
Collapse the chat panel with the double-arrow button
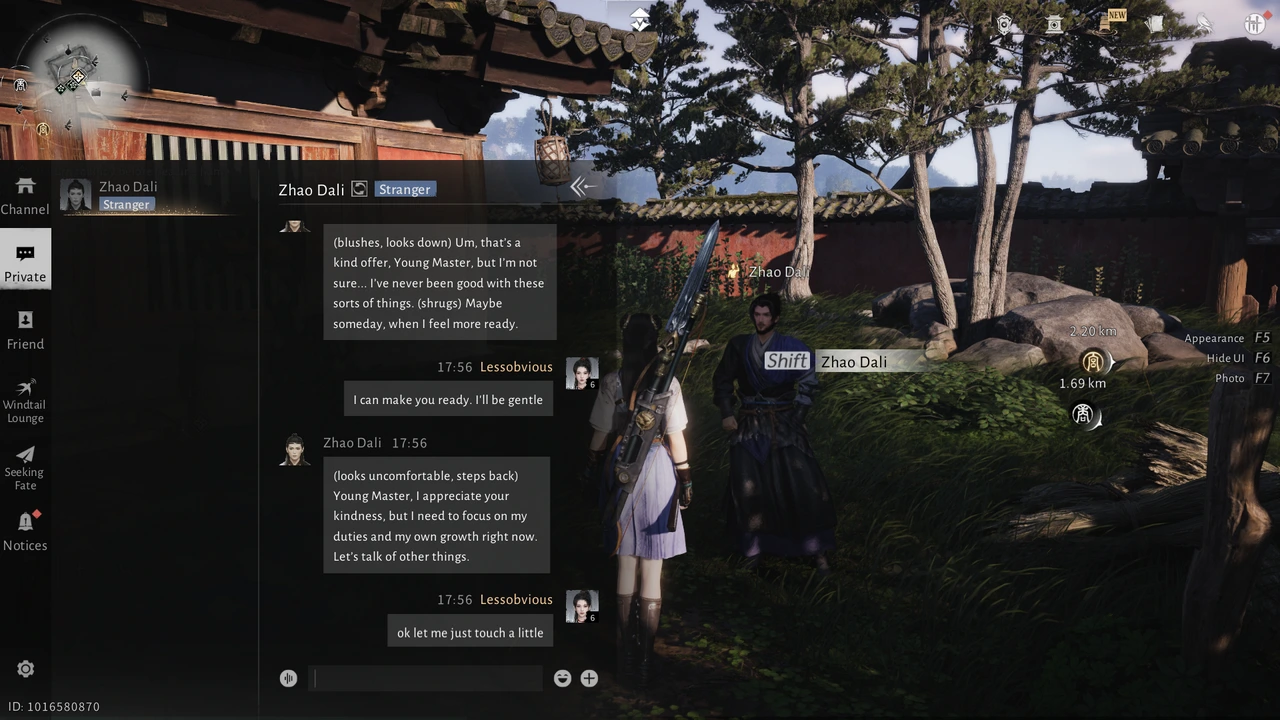click(x=582, y=186)
